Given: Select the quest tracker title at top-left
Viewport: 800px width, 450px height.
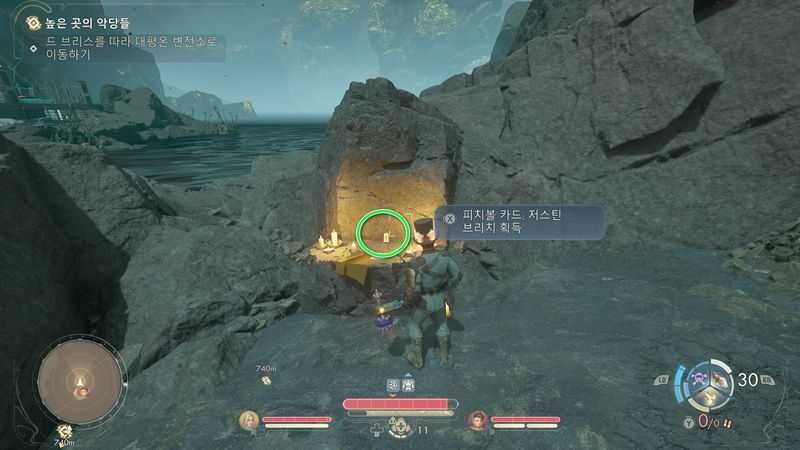Looking at the screenshot, I should [x=88, y=22].
